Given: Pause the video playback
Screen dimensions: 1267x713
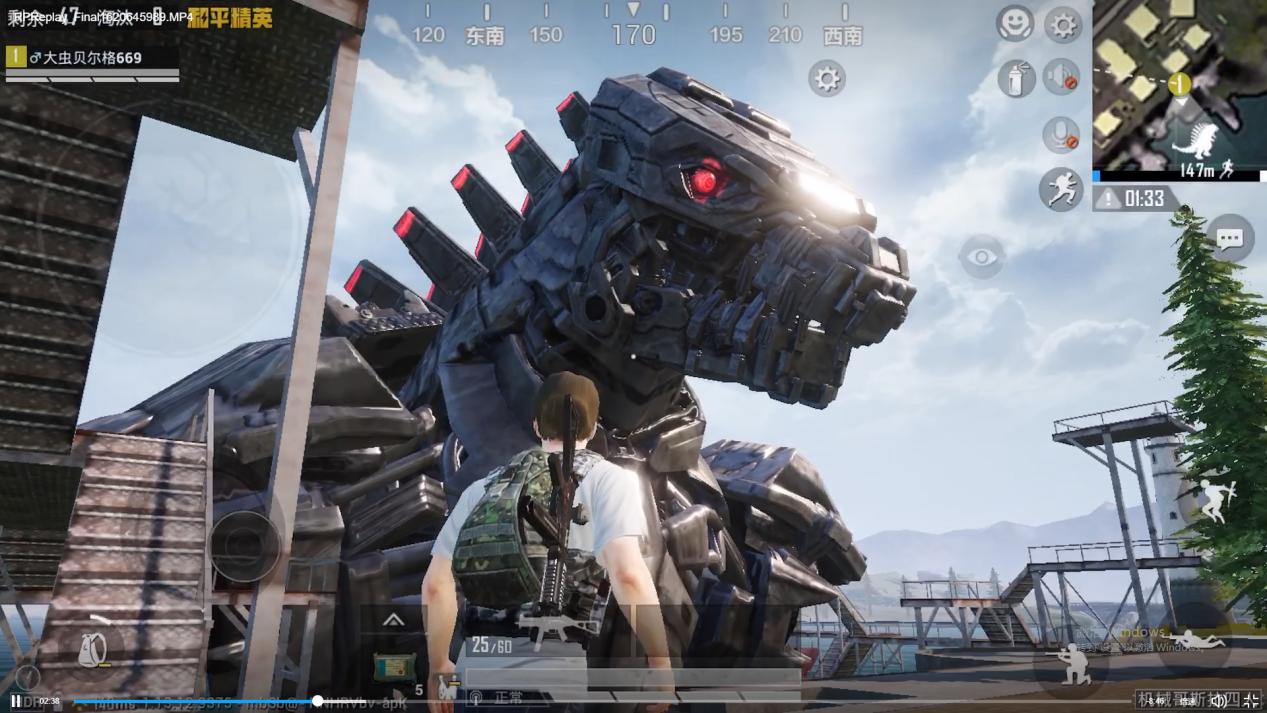Looking at the screenshot, I should coord(15,702).
